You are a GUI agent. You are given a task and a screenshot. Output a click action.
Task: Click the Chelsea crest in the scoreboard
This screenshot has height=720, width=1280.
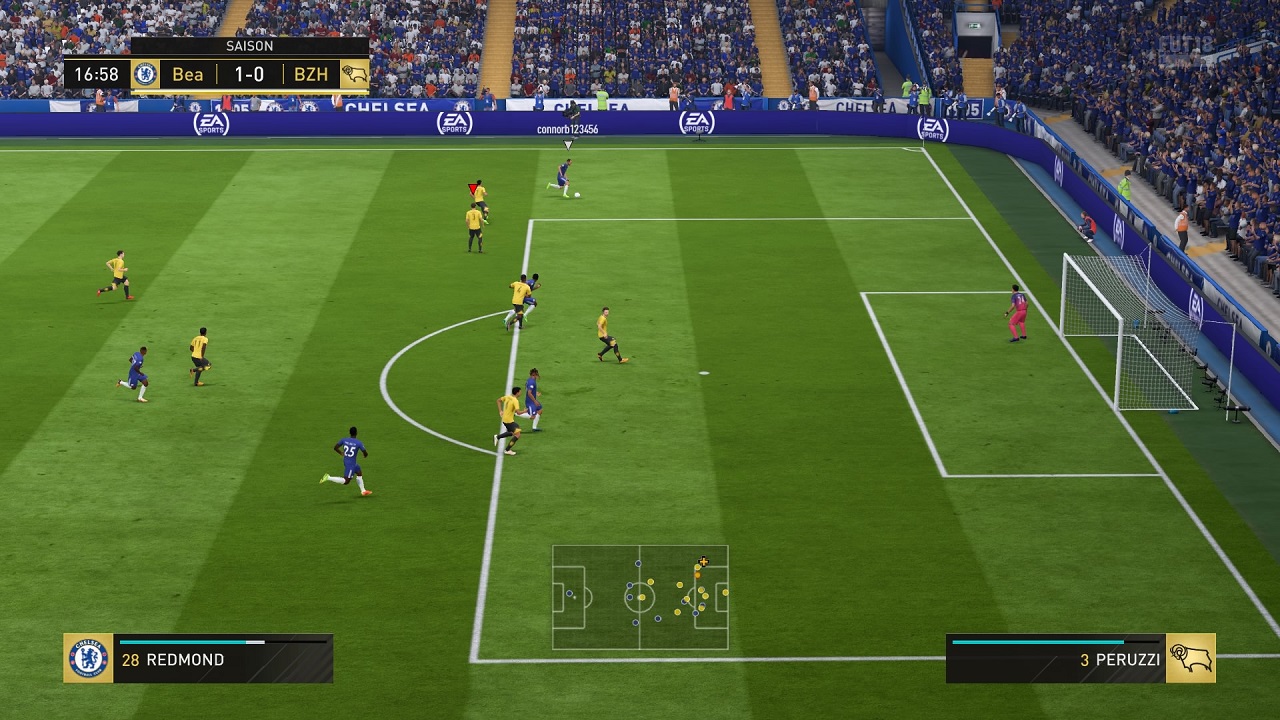145,75
